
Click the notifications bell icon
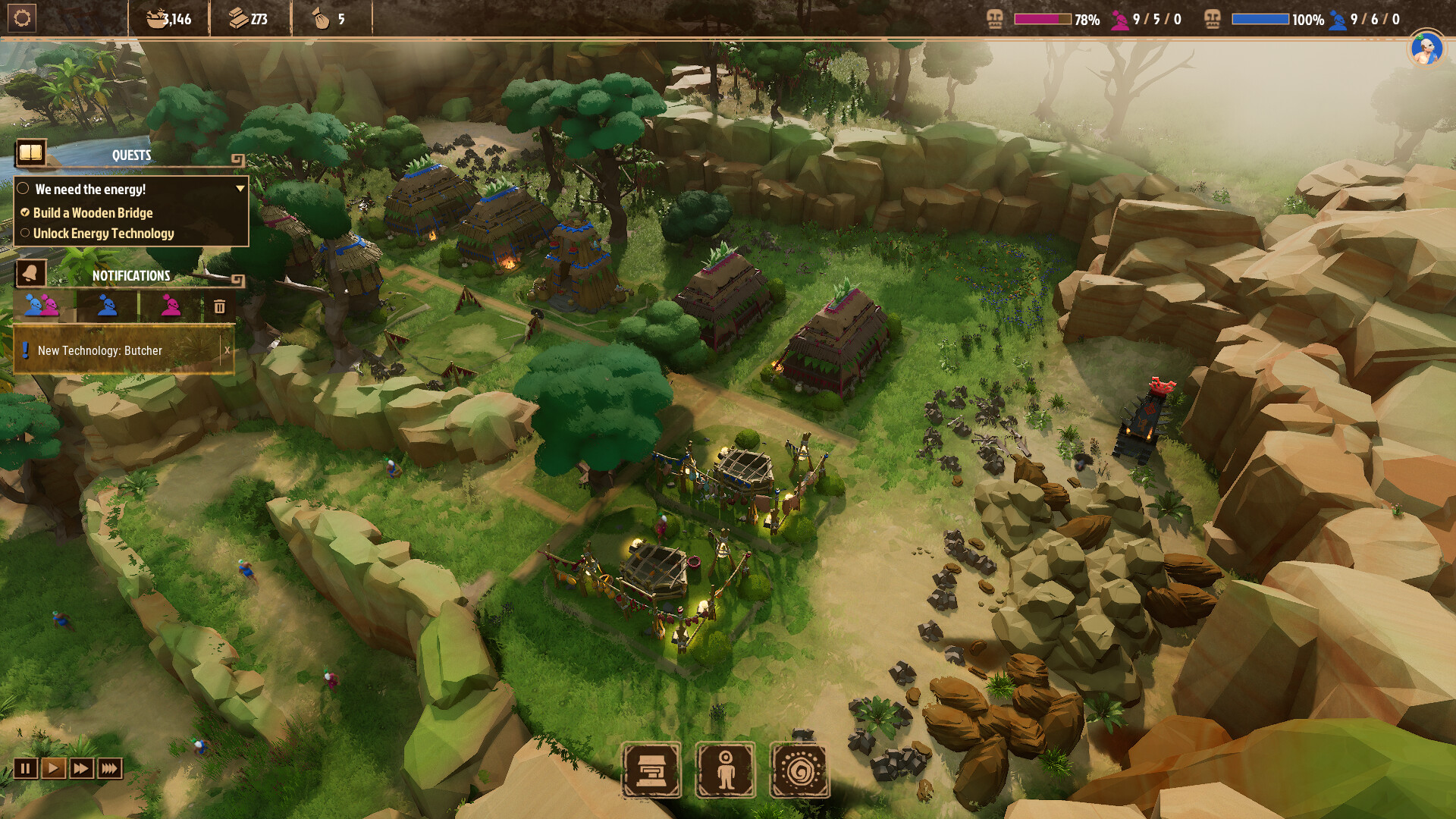[x=31, y=273]
